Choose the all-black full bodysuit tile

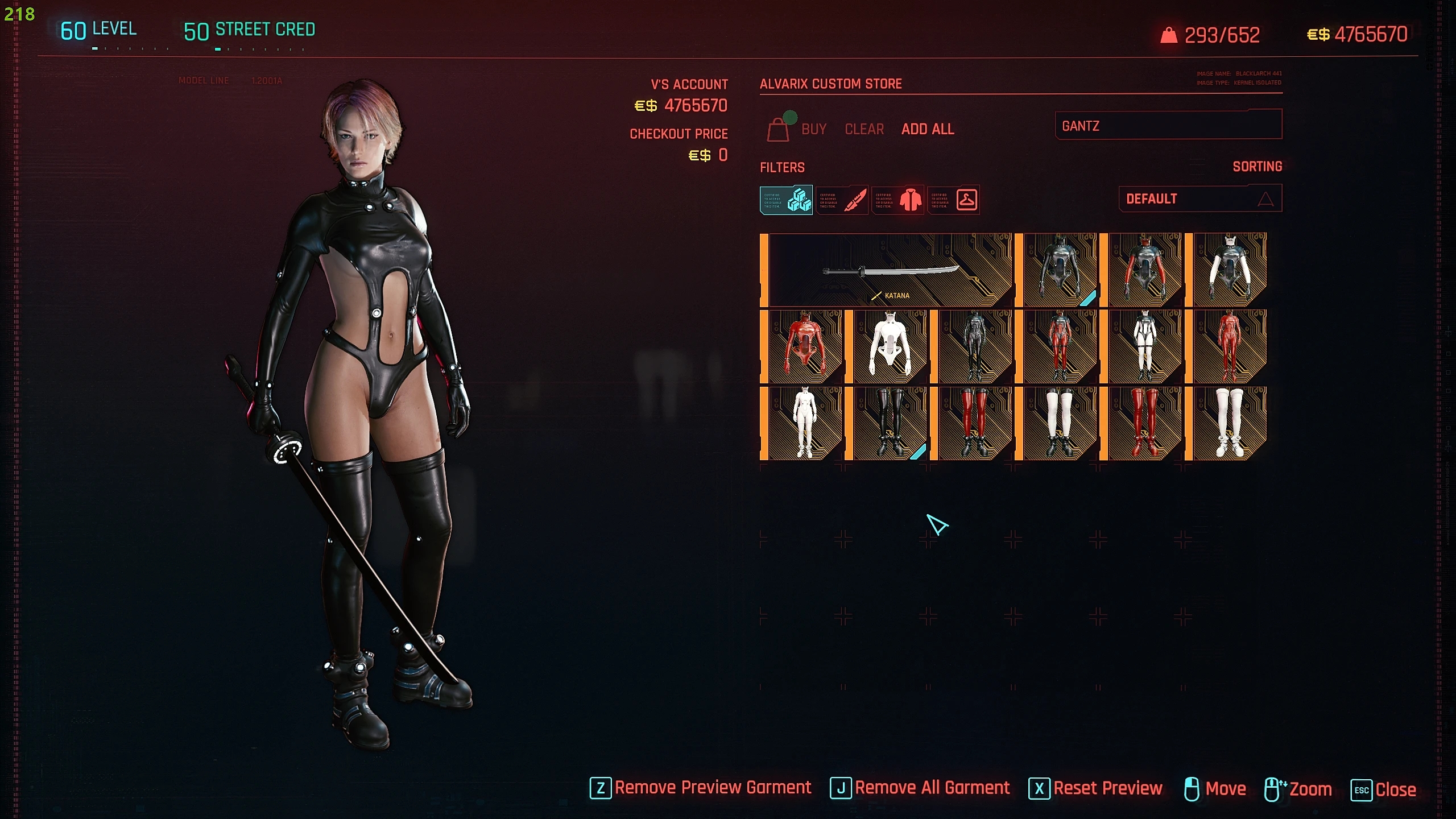(974, 347)
